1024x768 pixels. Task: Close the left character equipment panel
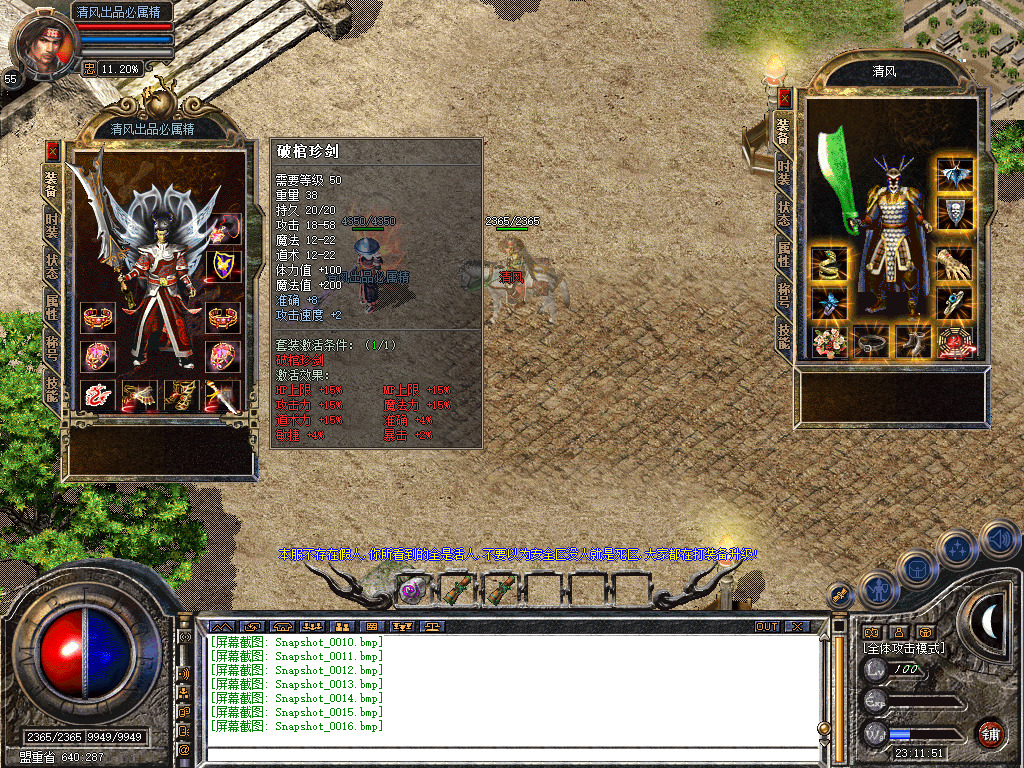(x=52, y=150)
